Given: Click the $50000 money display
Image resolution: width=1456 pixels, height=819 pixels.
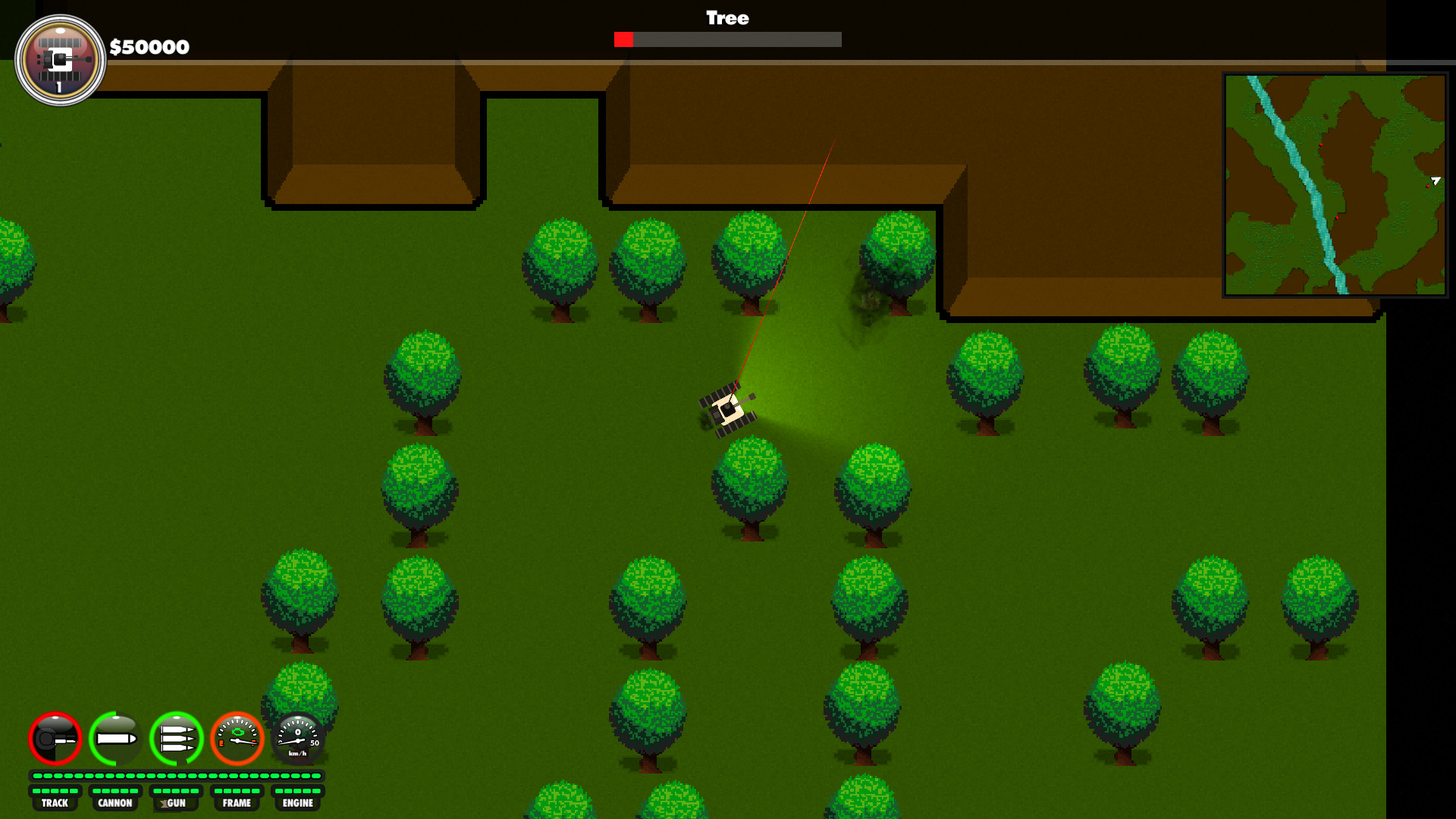Looking at the screenshot, I should pos(149,47).
